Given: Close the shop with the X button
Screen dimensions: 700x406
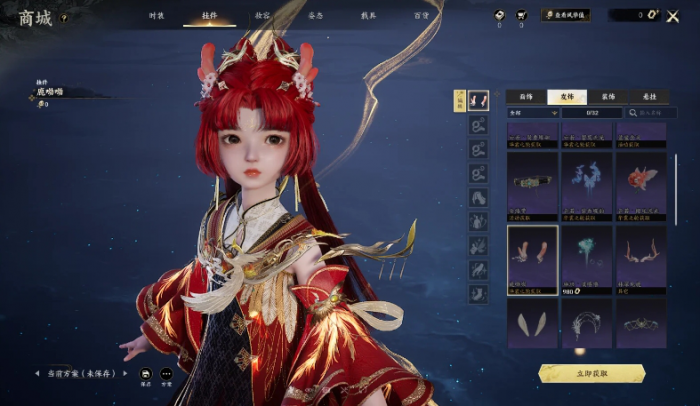Looking at the screenshot, I should tap(671, 16).
